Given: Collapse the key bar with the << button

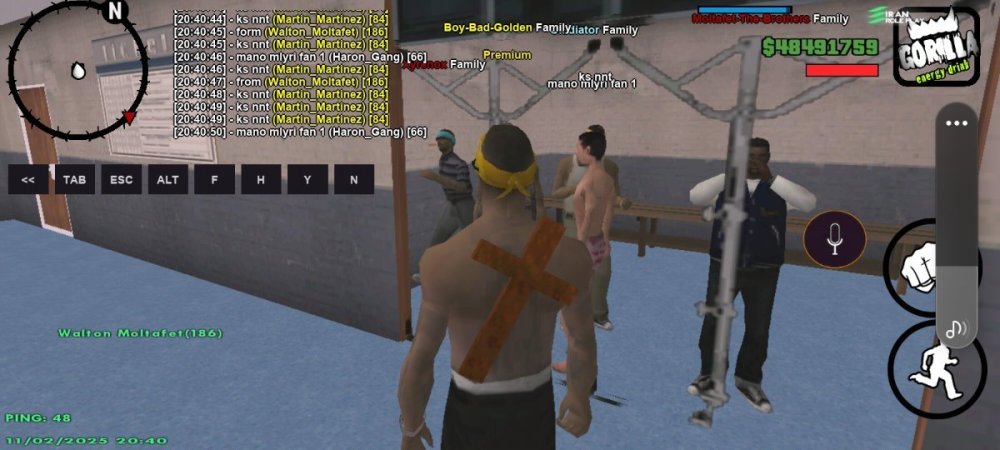Looking at the screenshot, I should pyautogui.click(x=28, y=180).
